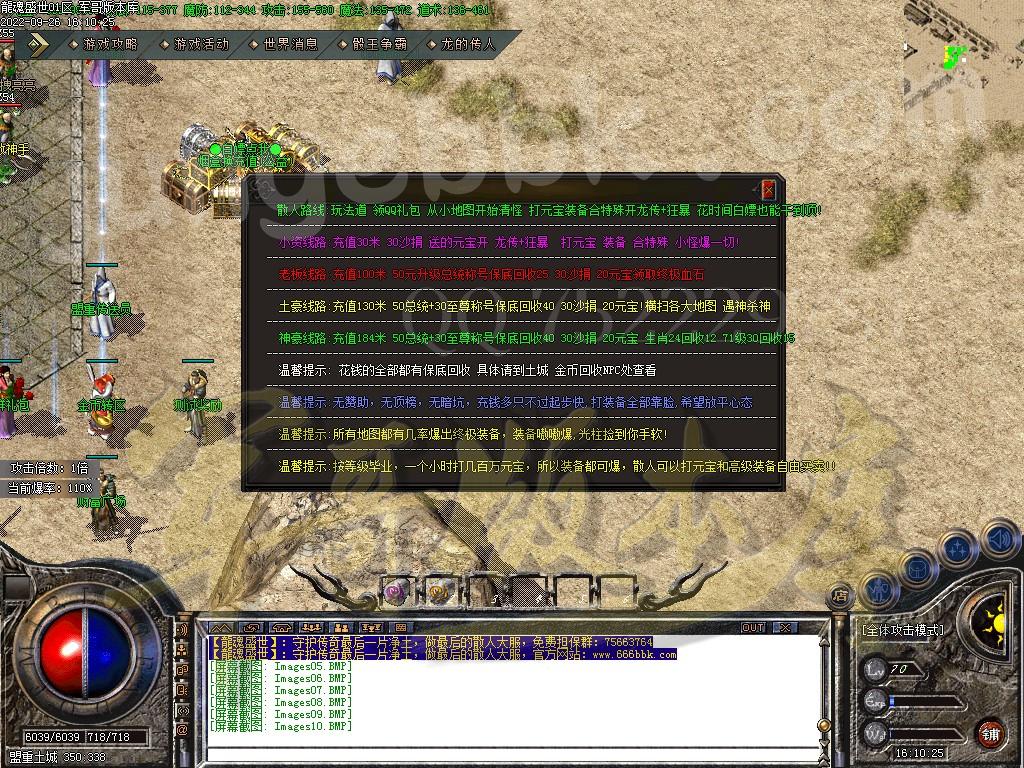Change the 全体攻击模式 attack mode label

point(902,630)
